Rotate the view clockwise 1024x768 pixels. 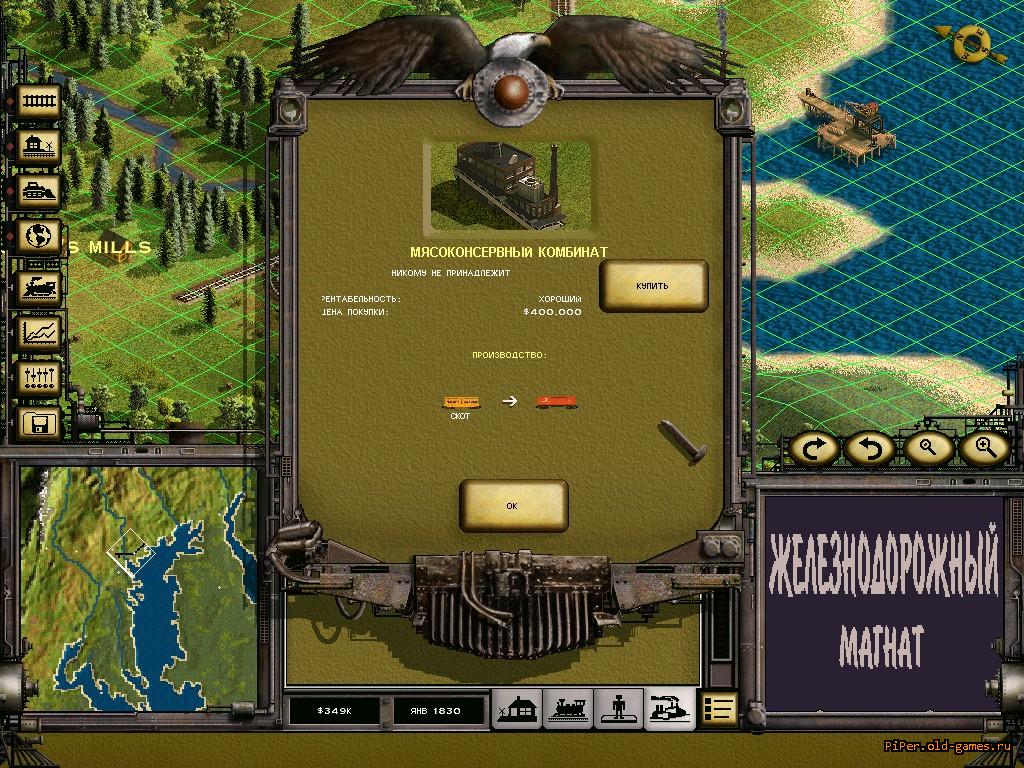(x=816, y=449)
